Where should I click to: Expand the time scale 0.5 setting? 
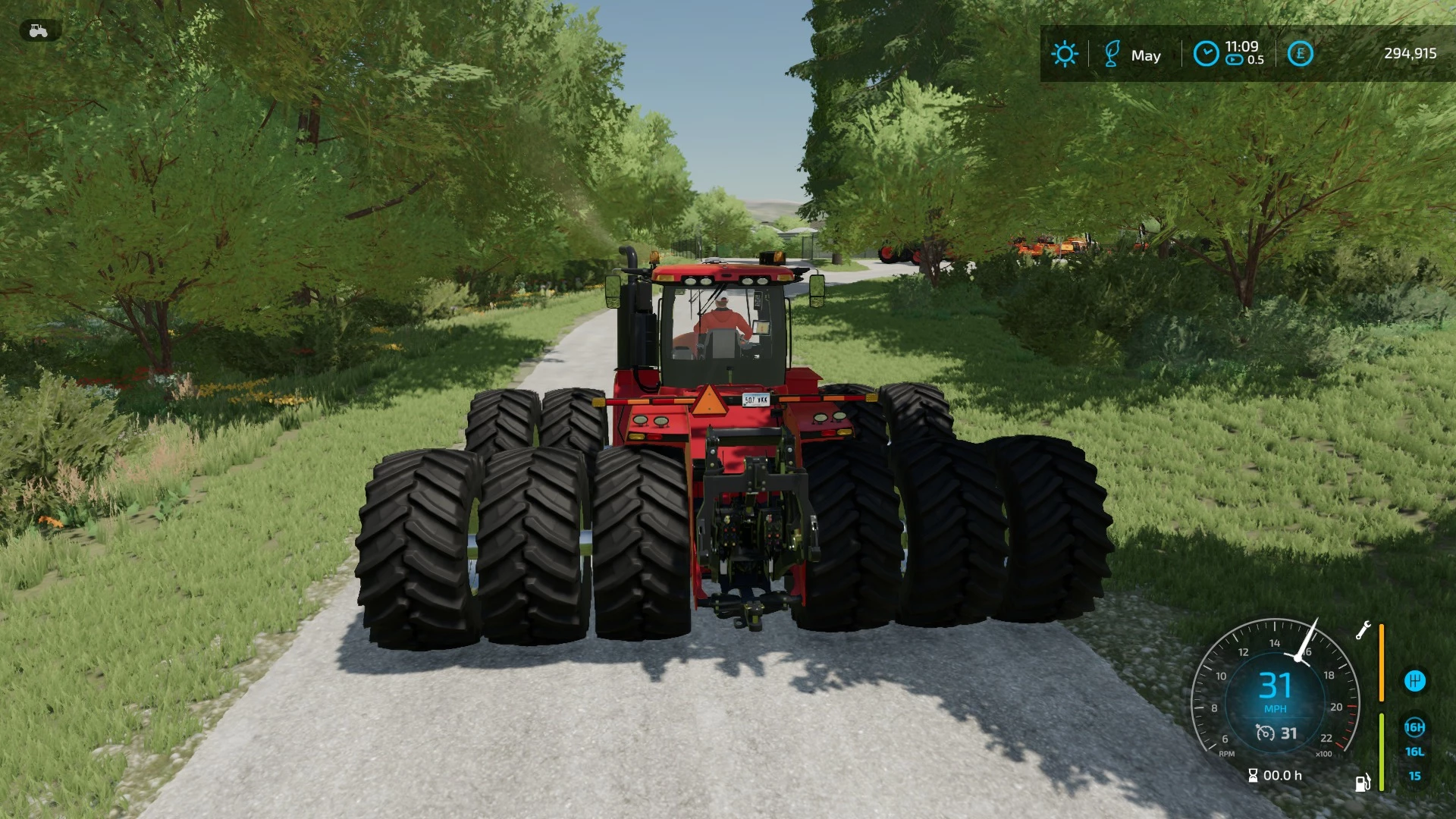tap(1254, 61)
